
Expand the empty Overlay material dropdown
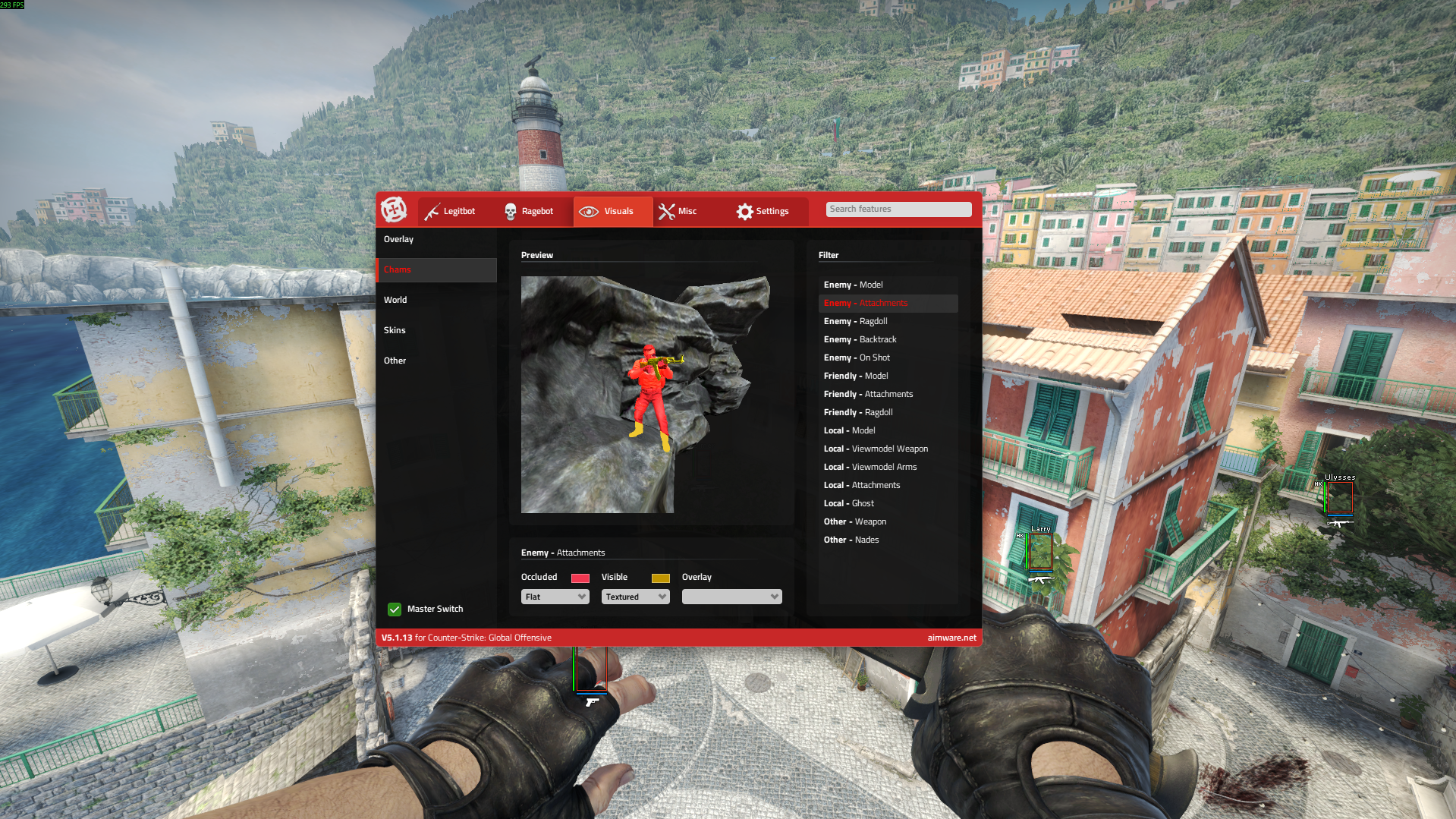coord(731,597)
